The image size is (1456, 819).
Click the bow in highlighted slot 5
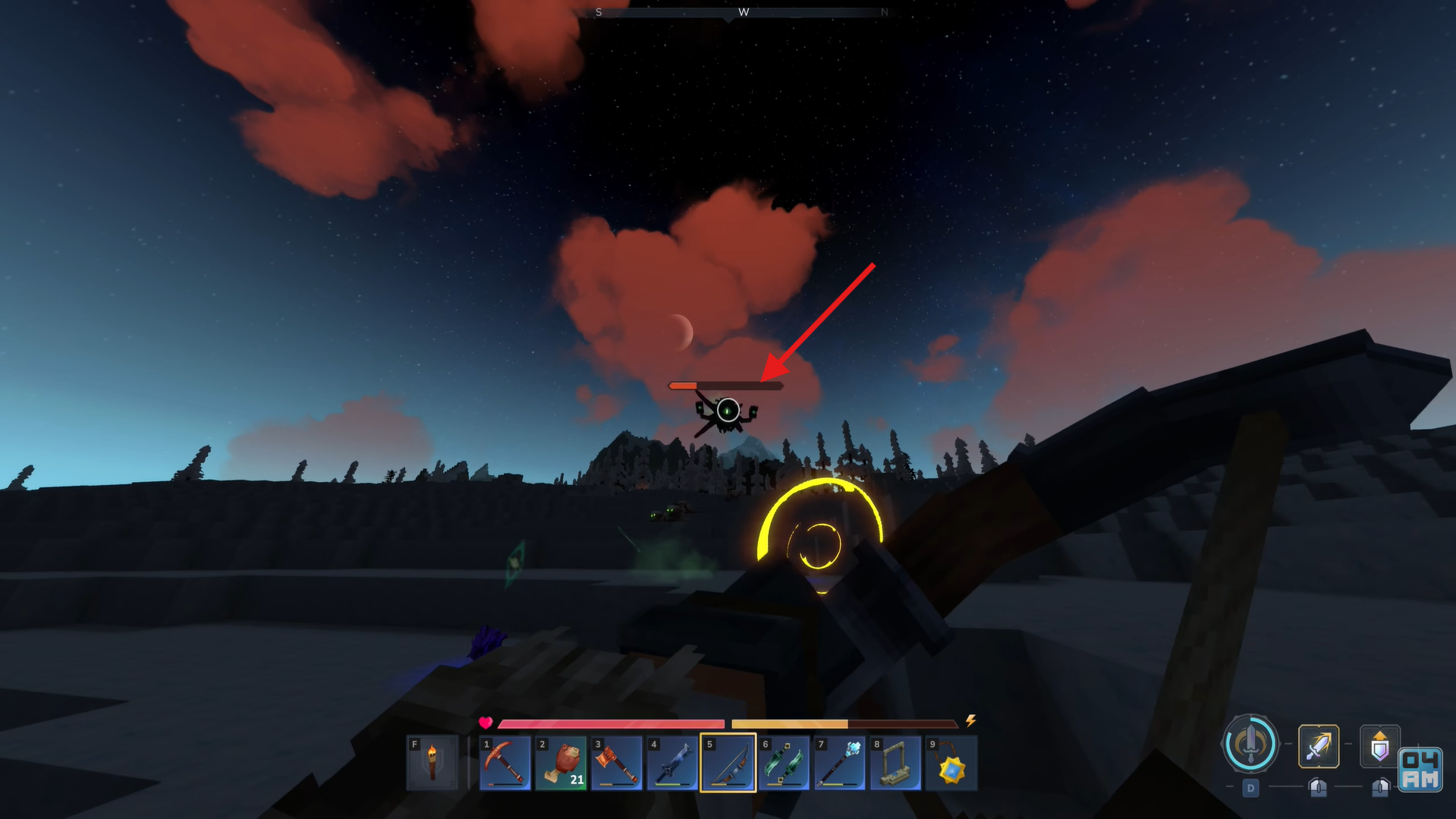click(x=728, y=763)
